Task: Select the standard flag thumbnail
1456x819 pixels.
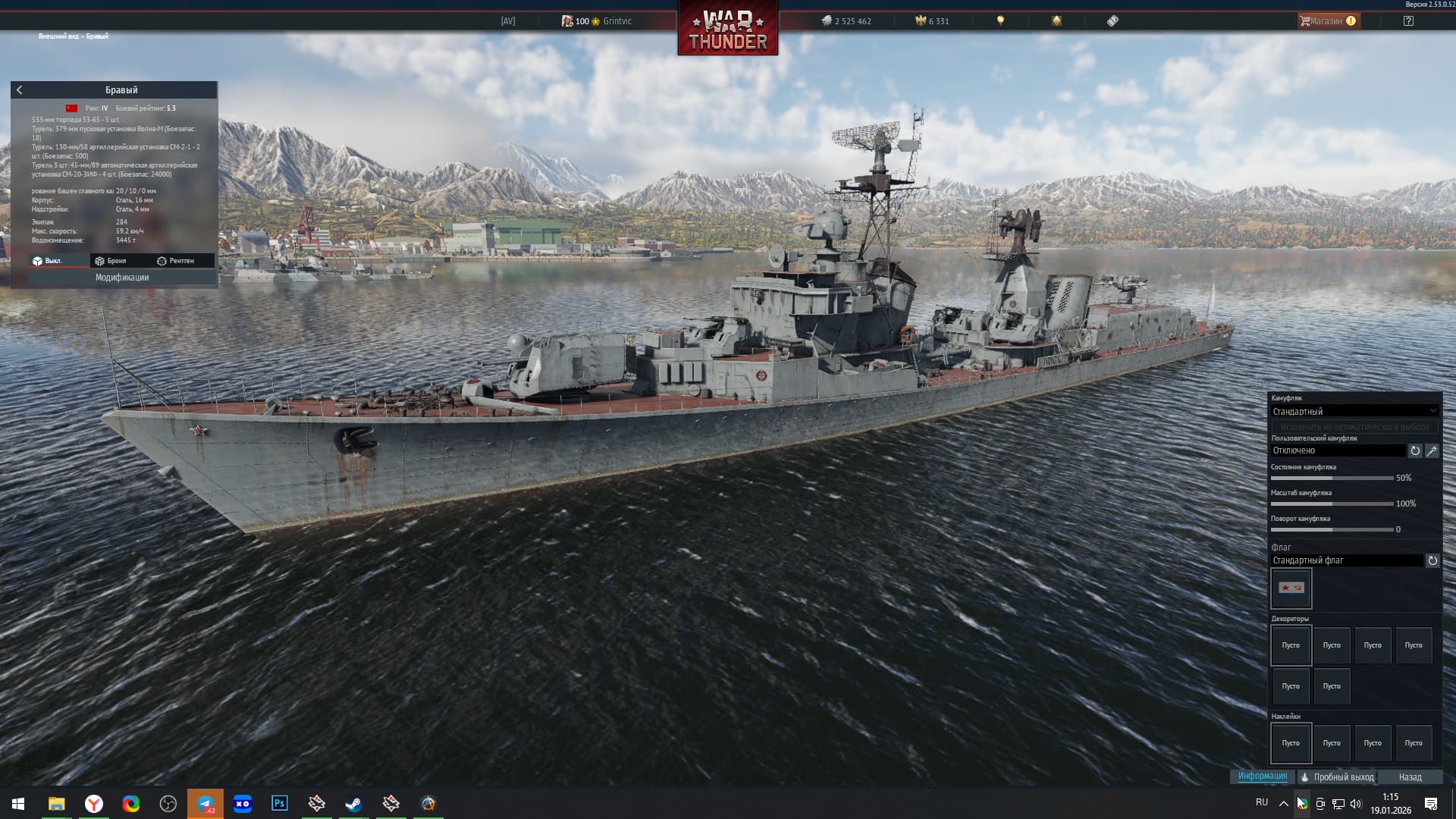Action: (1291, 588)
